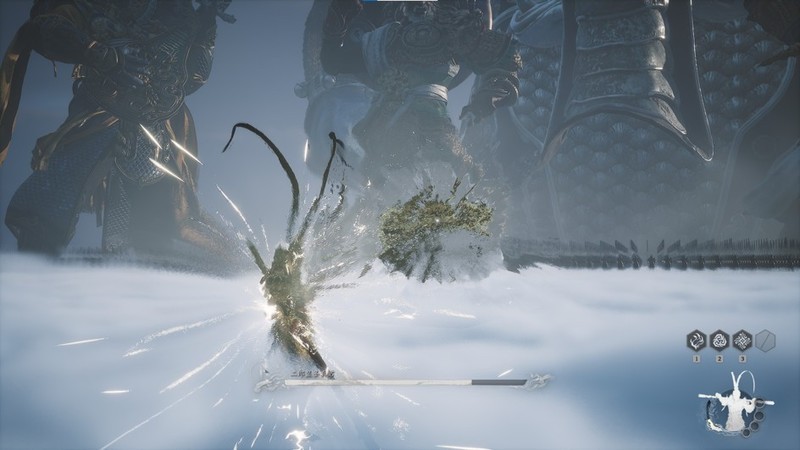Image resolution: width=800 pixels, height=450 pixels.
Task: Click the empty slashed hexagon spell slot
Action: (766, 340)
